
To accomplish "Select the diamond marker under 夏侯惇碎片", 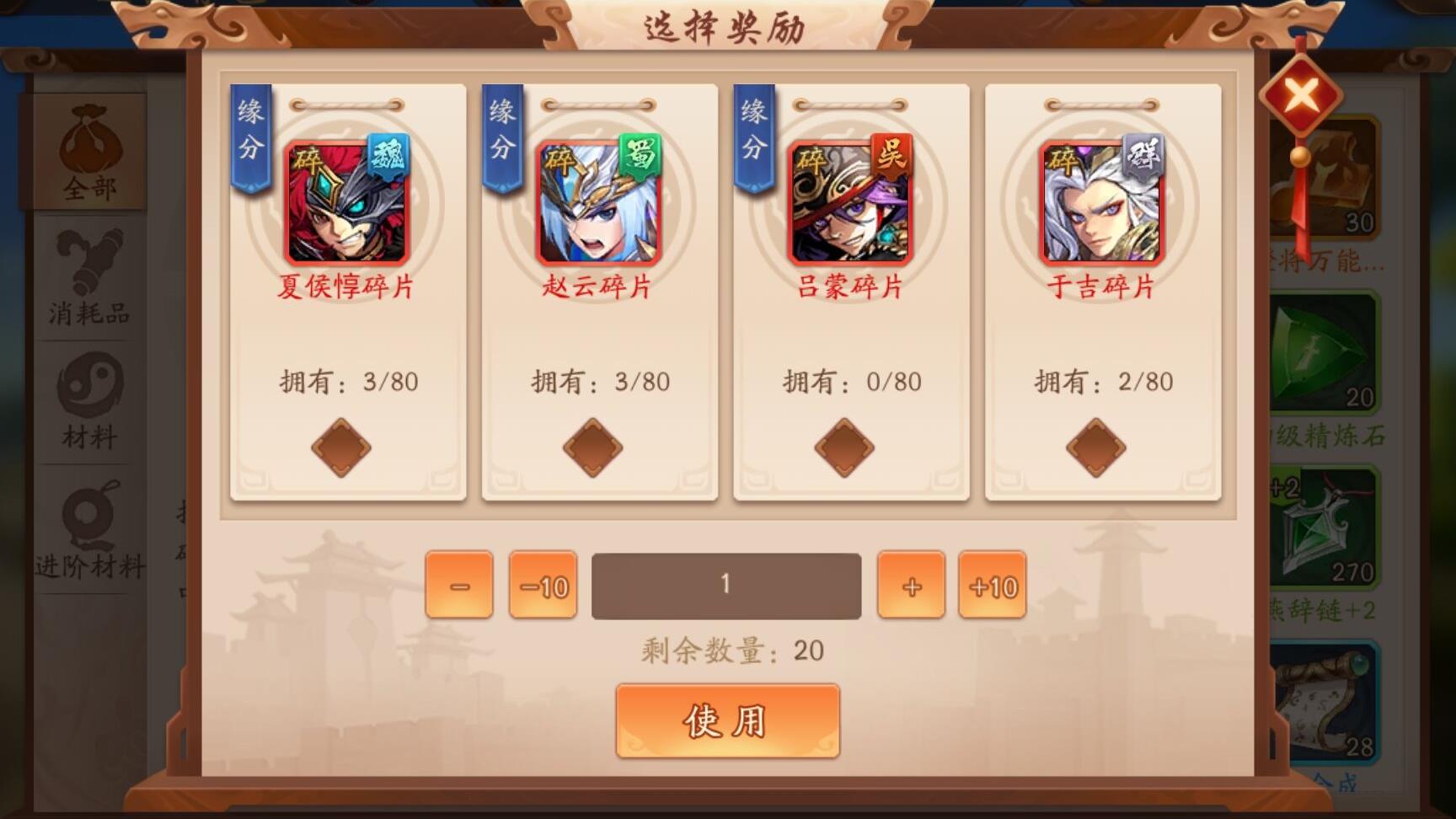I will pos(340,446).
